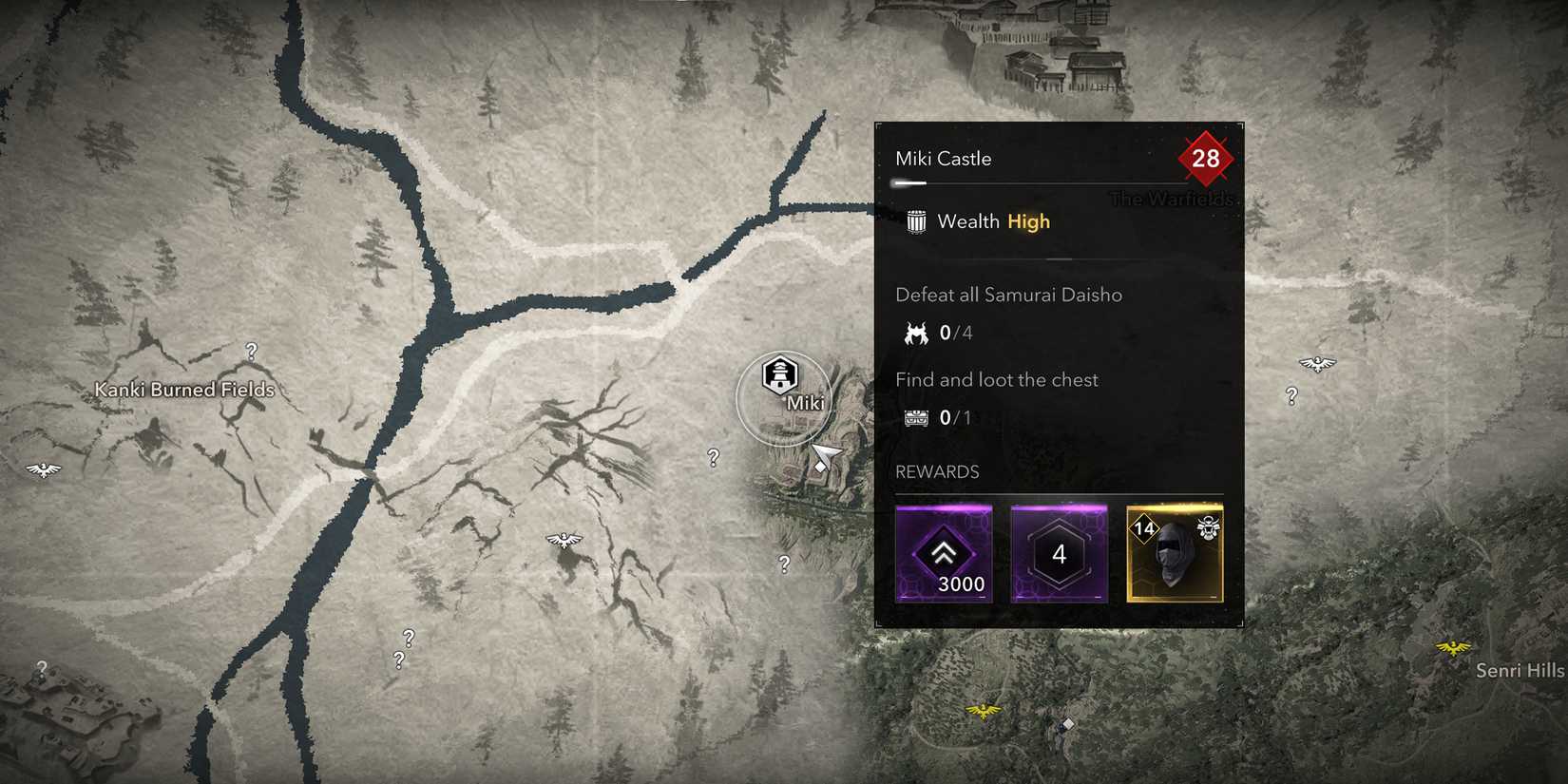The height and width of the screenshot is (784, 1568).
Task: Choose the yellow eagle viewpoint beneath the rewards panel
Action: click(983, 710)
